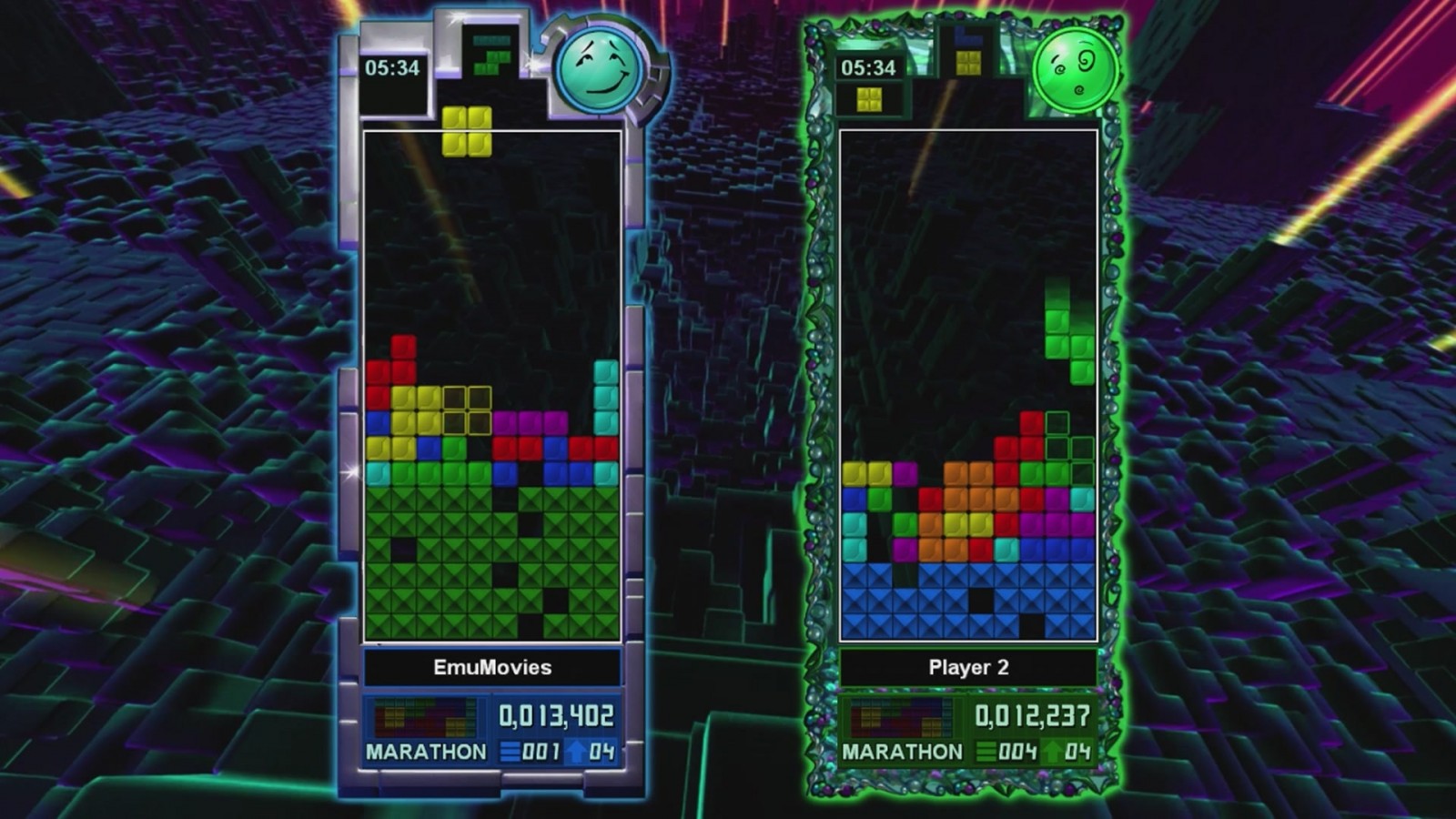Click the green level-up arrow showing 04
The image size is (1456, 819).
click(1053, 753)
